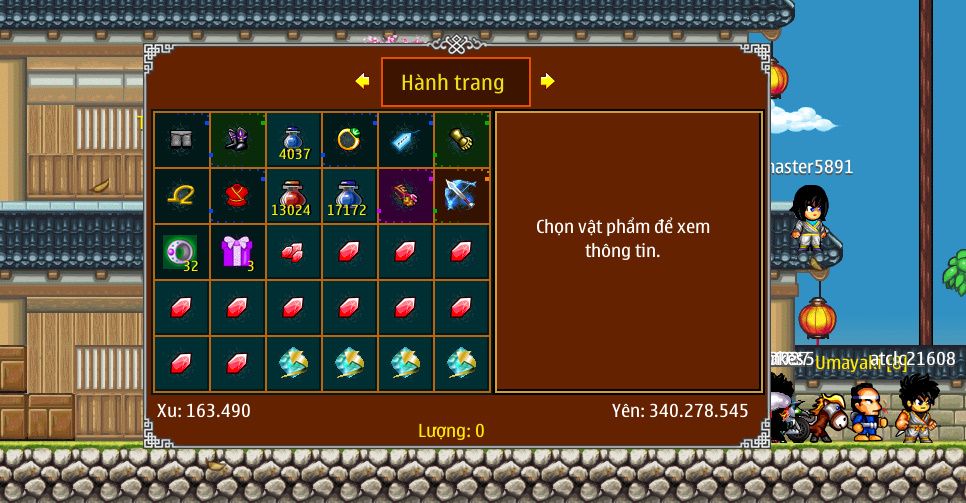Select the slot with small red crystal cluster

click(x=293, y=252)
